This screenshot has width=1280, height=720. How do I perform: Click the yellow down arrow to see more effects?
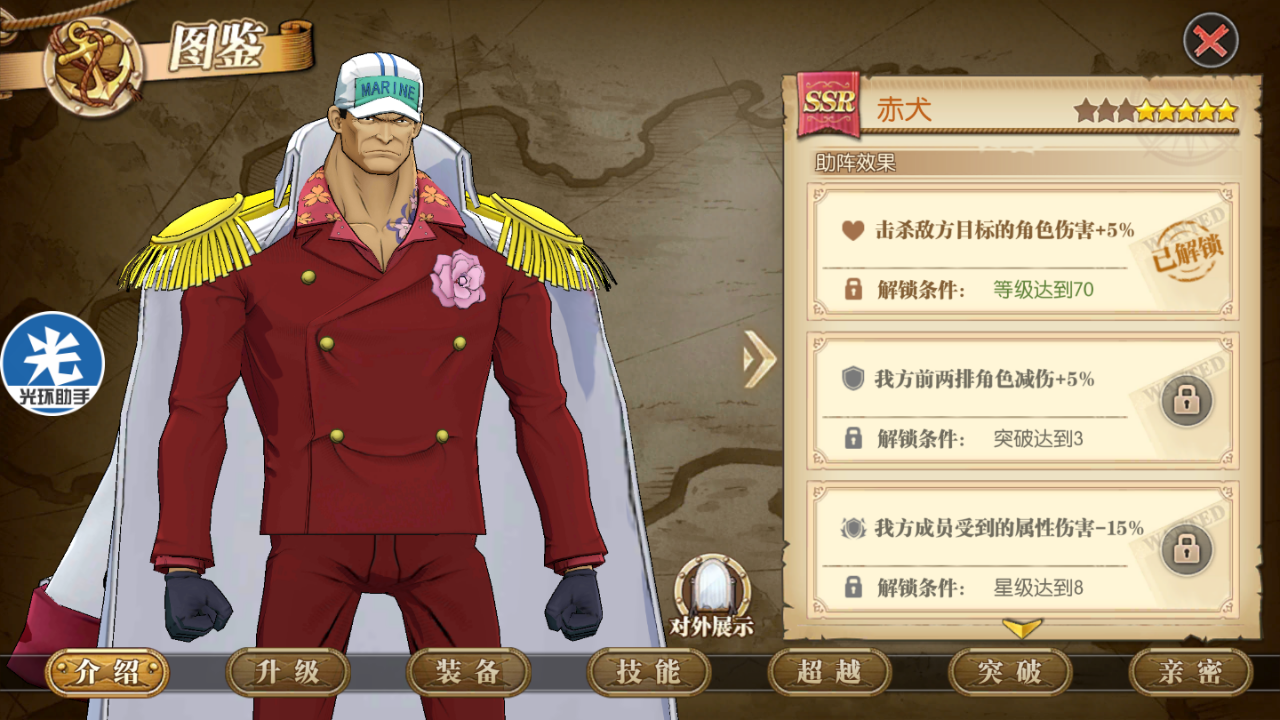pyautogui.click(x=1022, y=628)
